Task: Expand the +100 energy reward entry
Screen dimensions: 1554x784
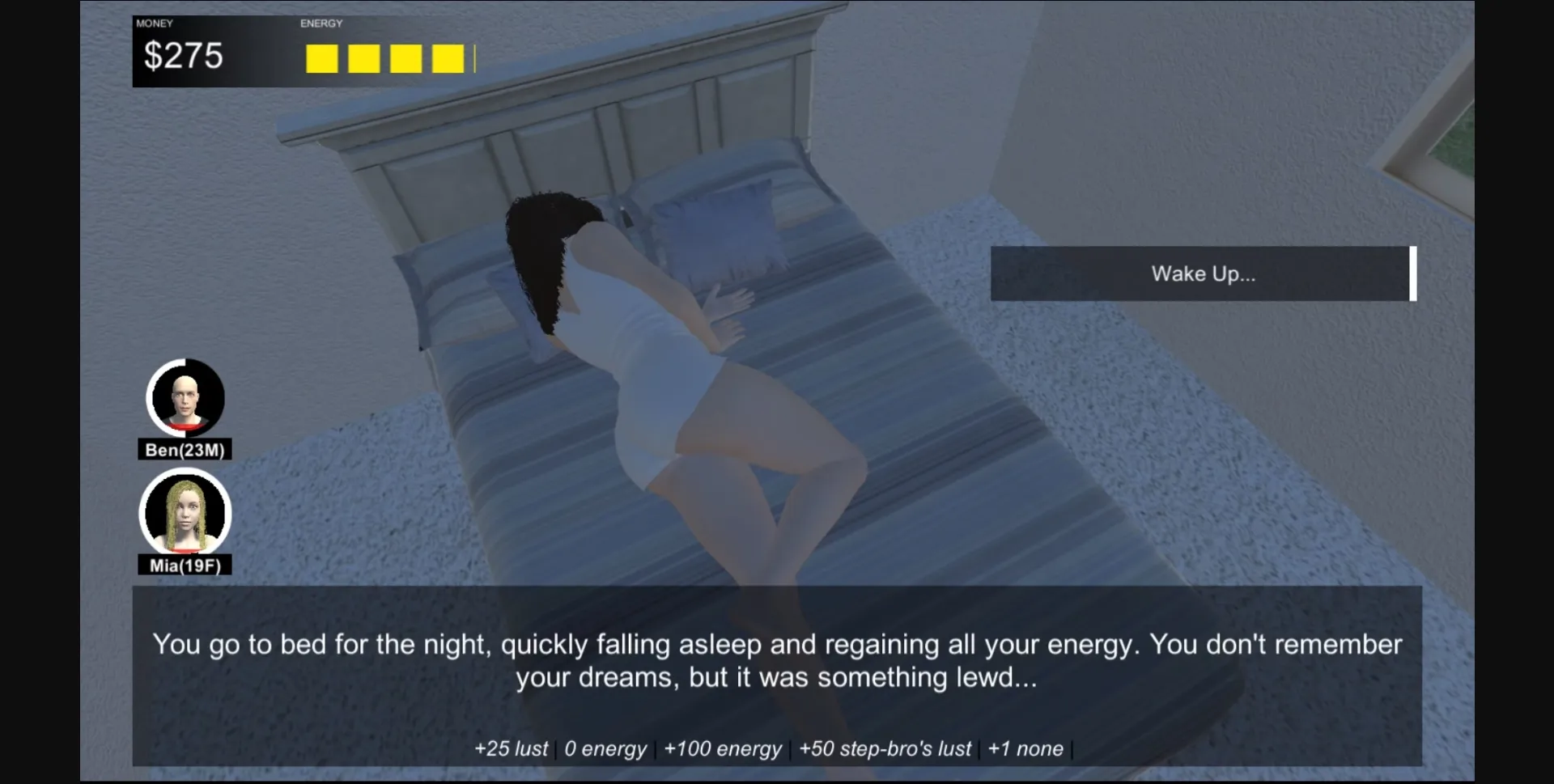Action: pos(723,748)
